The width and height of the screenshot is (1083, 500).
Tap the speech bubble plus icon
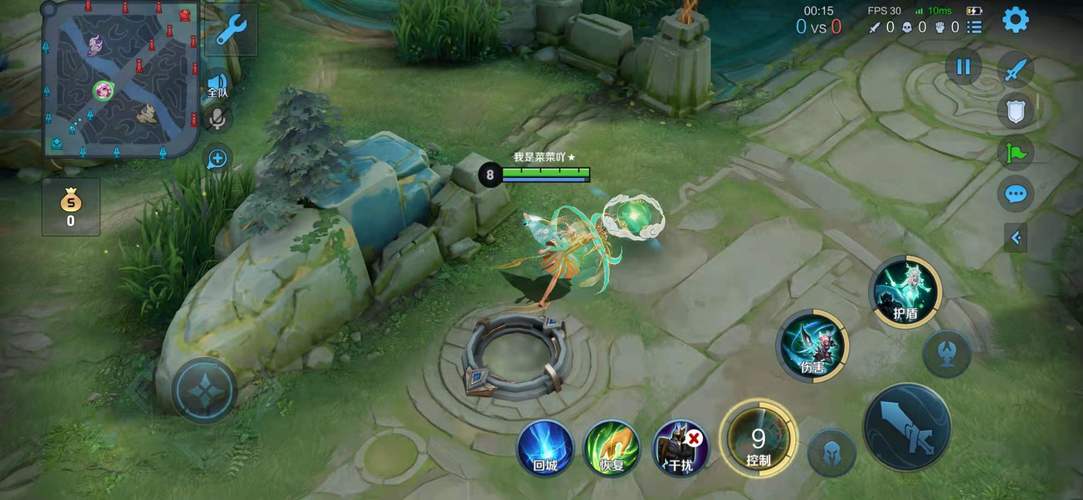coord(217,157)
